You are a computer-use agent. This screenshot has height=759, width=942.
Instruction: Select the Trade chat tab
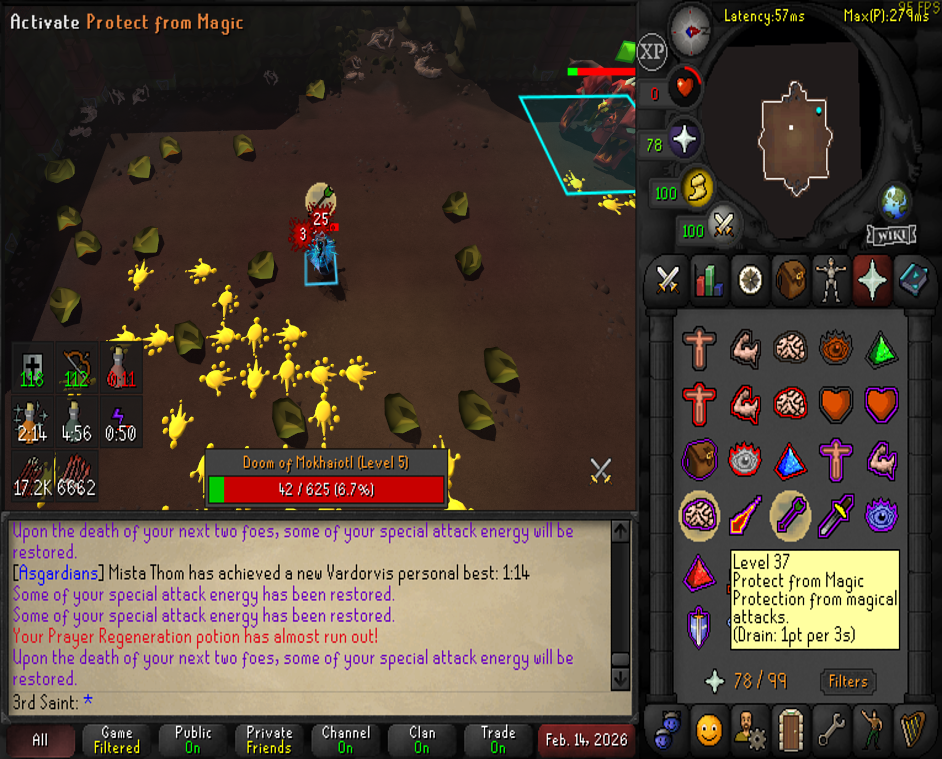tap(498, 740)
